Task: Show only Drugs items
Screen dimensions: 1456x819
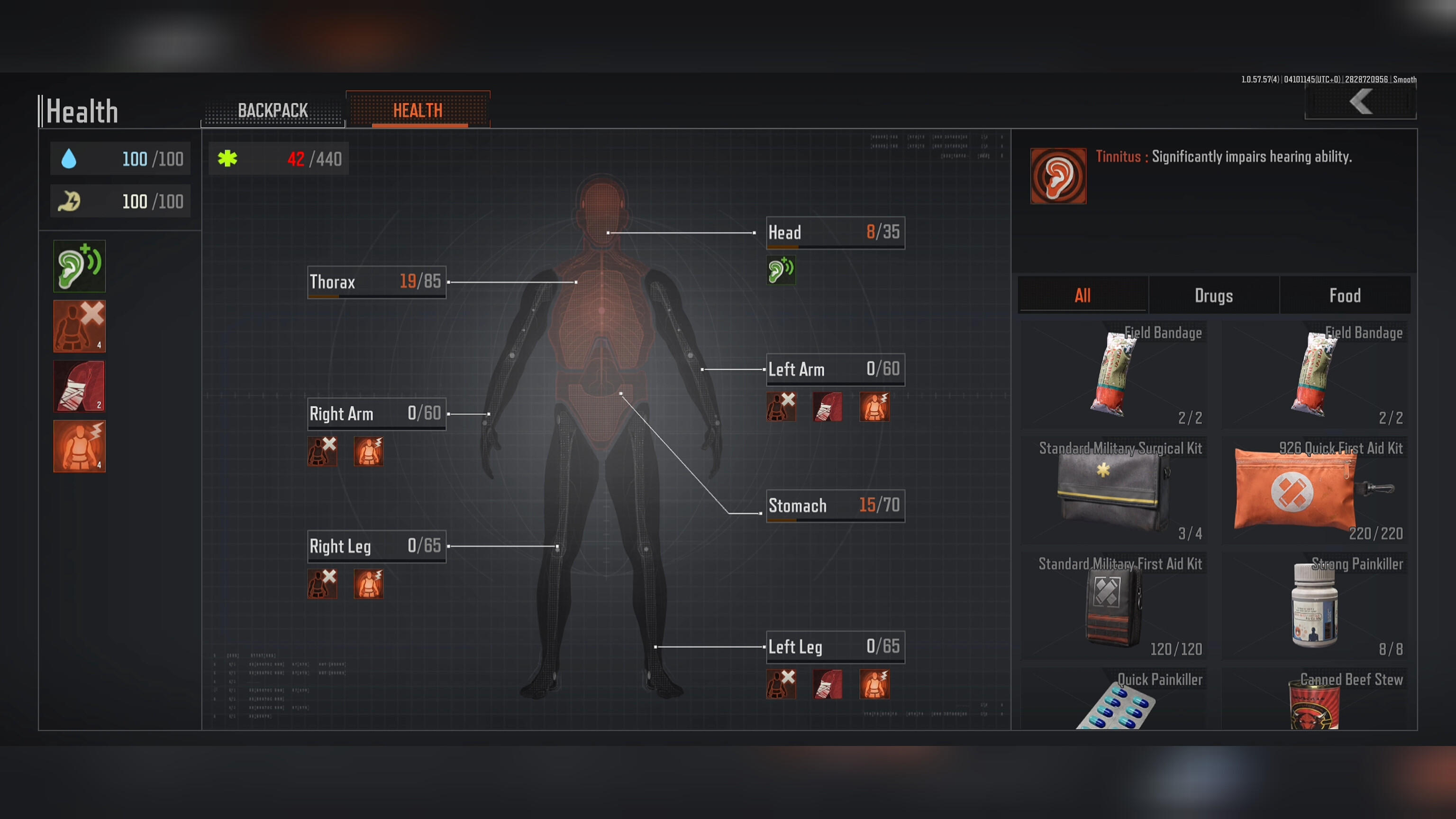Action: (1213, 295)
